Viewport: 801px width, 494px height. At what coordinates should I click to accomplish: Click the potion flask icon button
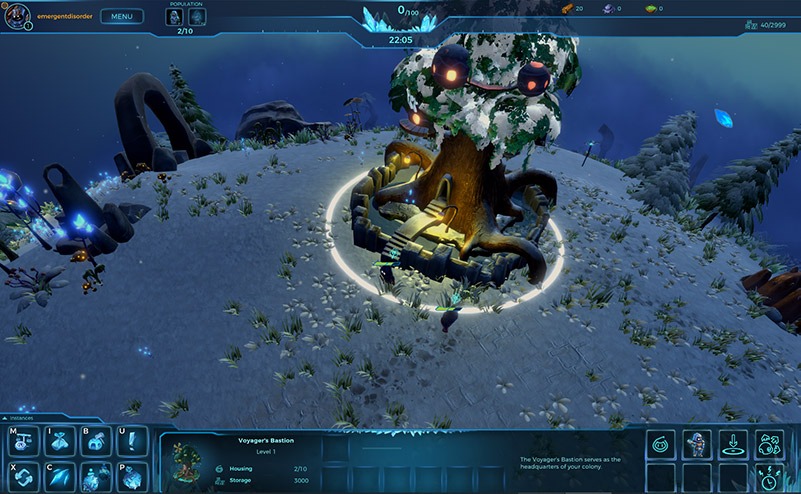point(96,476)
